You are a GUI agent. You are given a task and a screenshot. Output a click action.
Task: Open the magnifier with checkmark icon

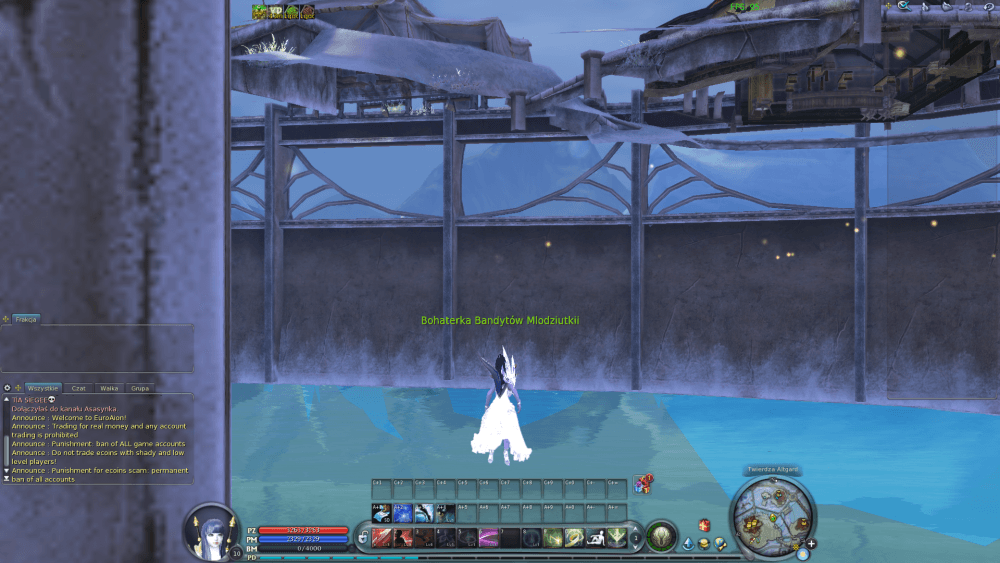(x=903, y=6)
